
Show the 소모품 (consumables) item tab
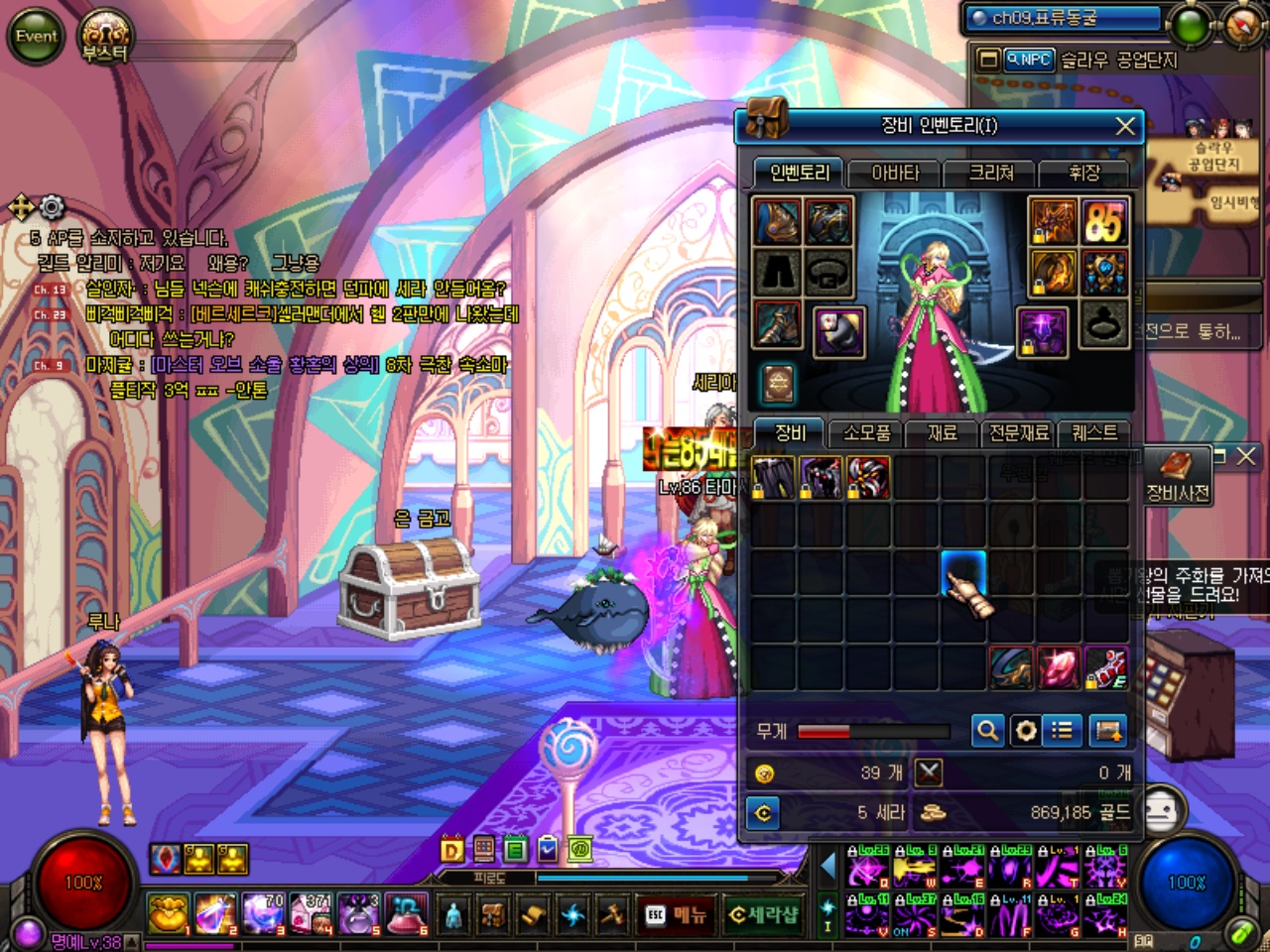(867, 433)
